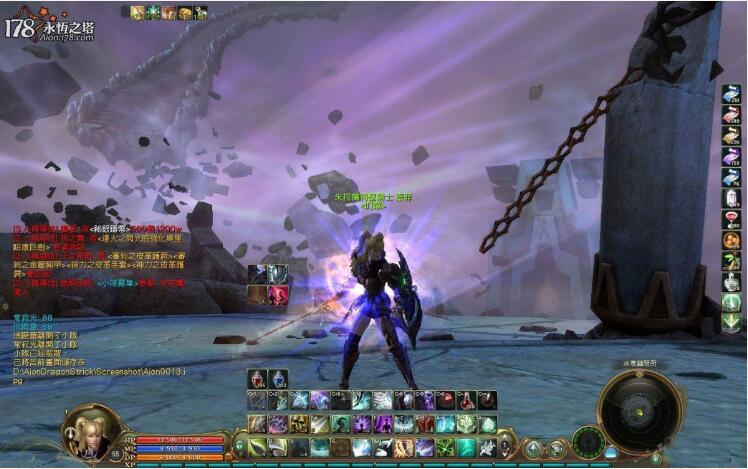Activate the green downward arrow icon

(x=731, y=322)
